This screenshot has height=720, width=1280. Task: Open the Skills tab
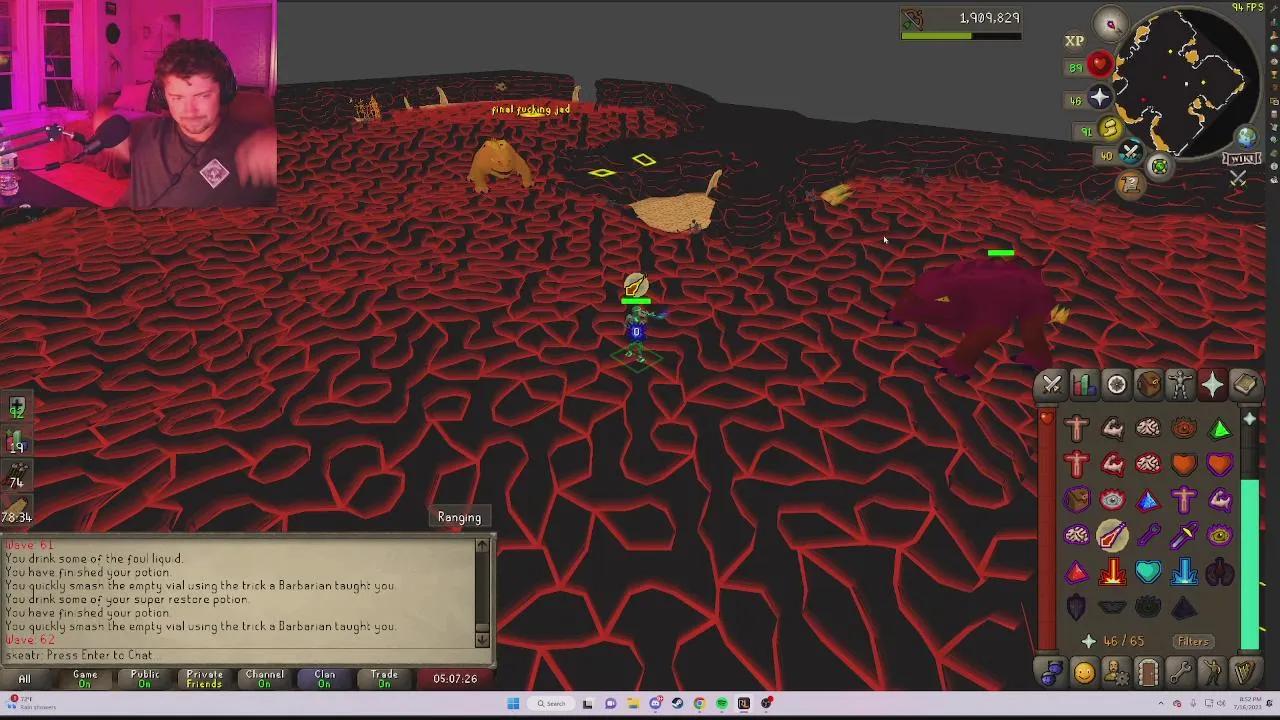[x=1084, y=384]
